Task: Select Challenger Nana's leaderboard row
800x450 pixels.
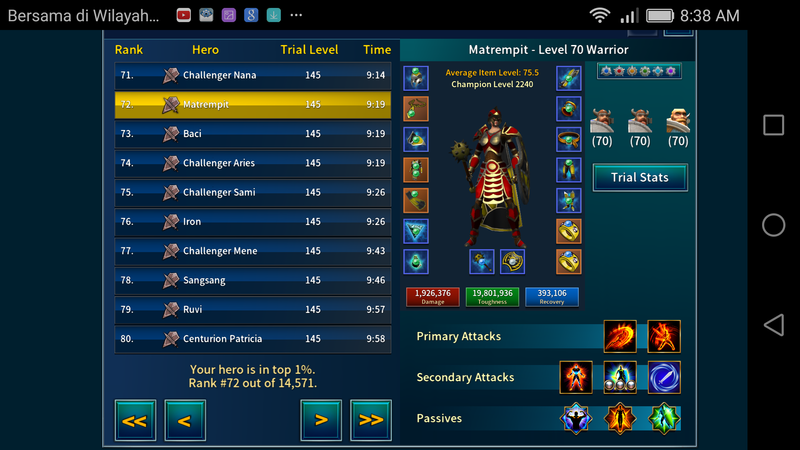Action: point(252,75)
